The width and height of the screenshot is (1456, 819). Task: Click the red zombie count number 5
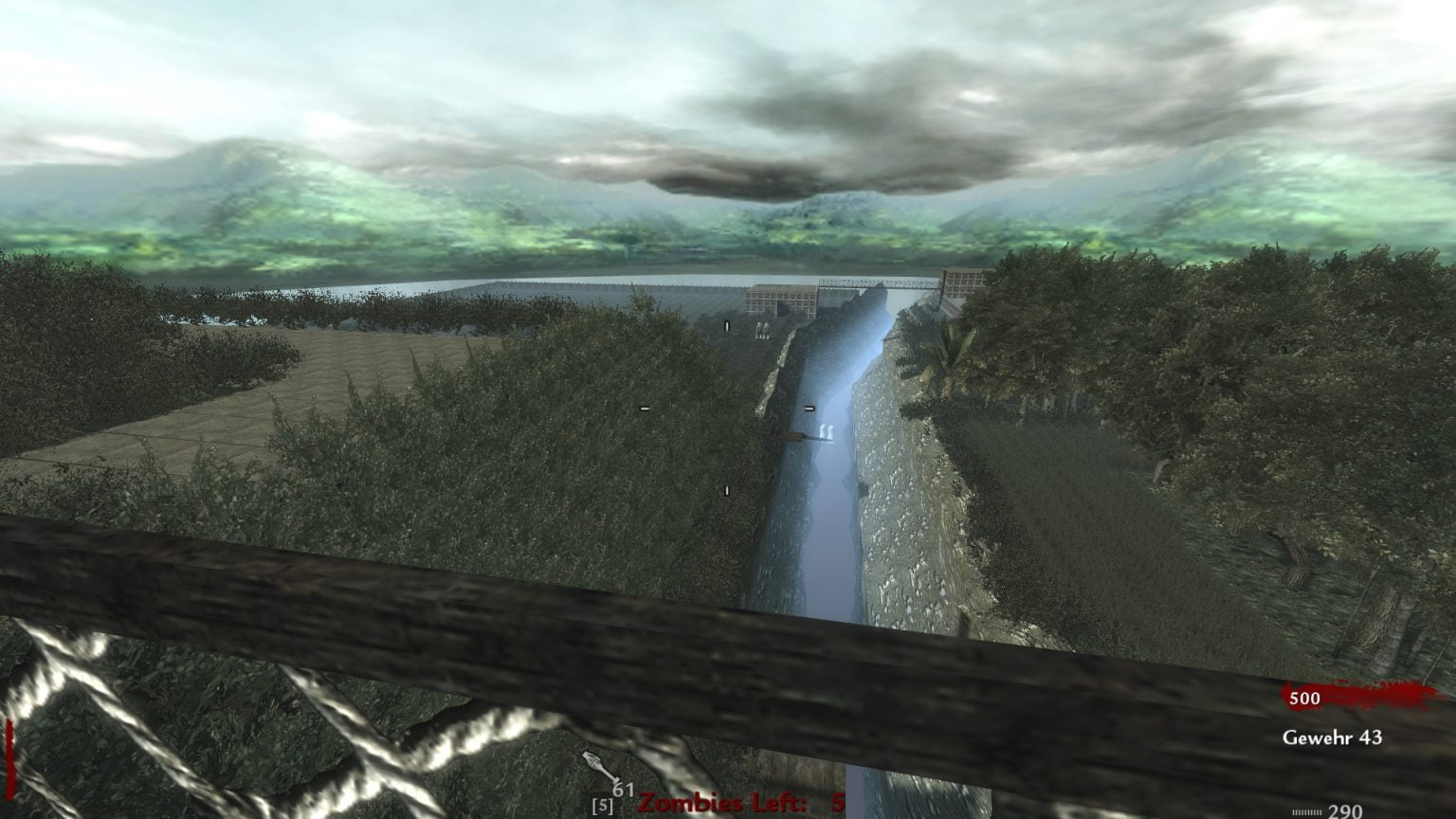(838, 804)
